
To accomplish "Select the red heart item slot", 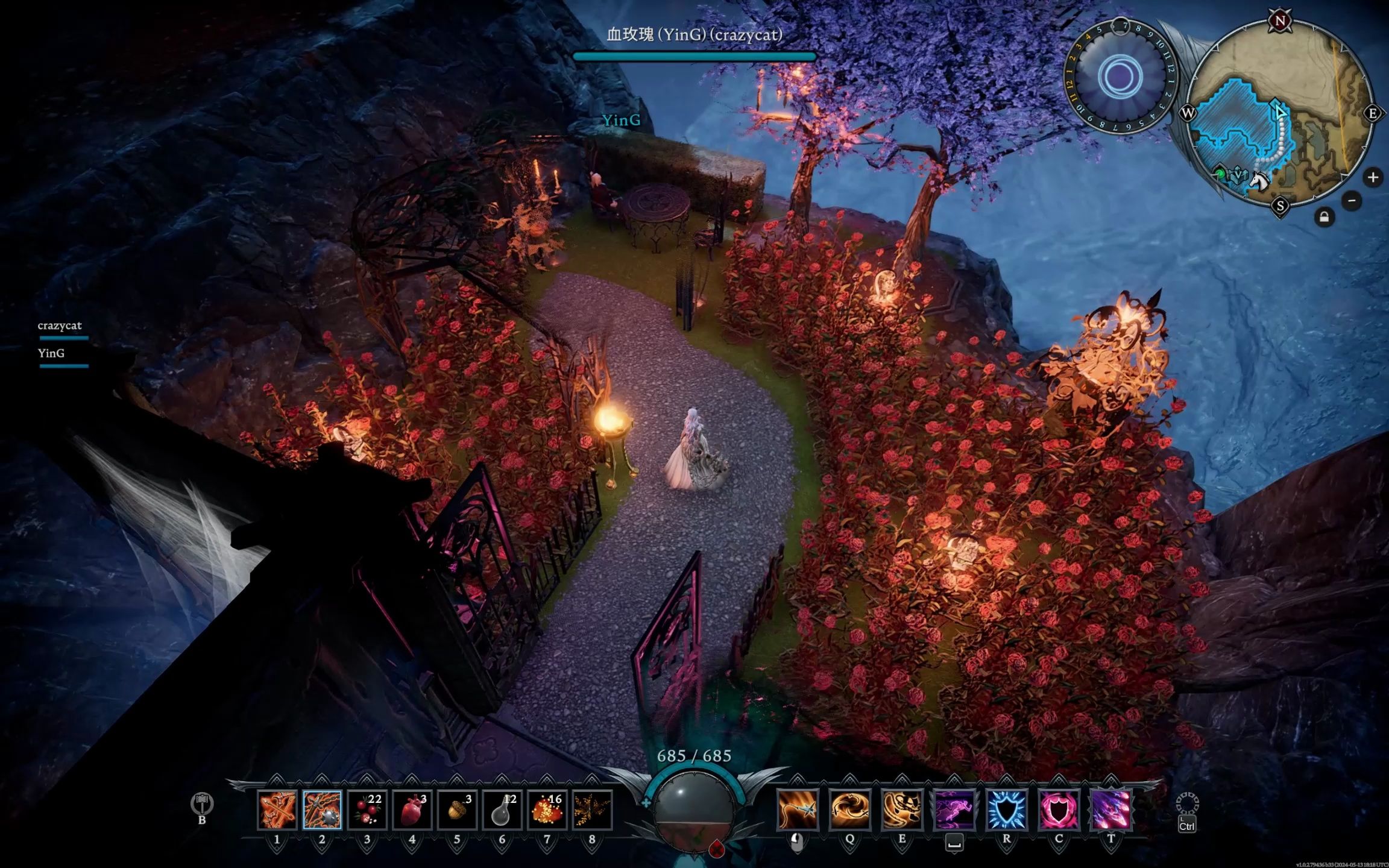I will [x=412, y=810].
